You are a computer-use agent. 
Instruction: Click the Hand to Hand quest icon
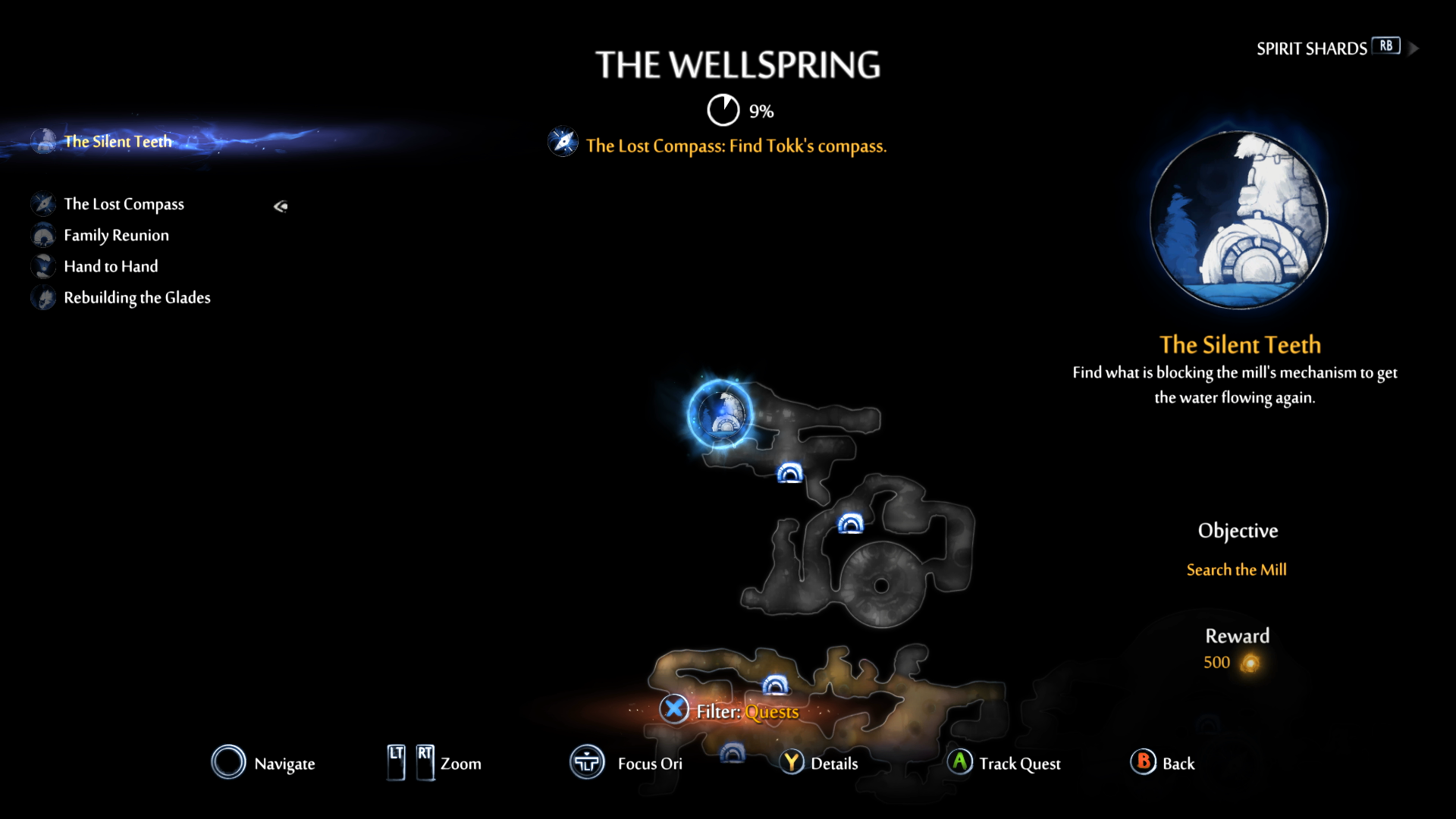(43, 266)
